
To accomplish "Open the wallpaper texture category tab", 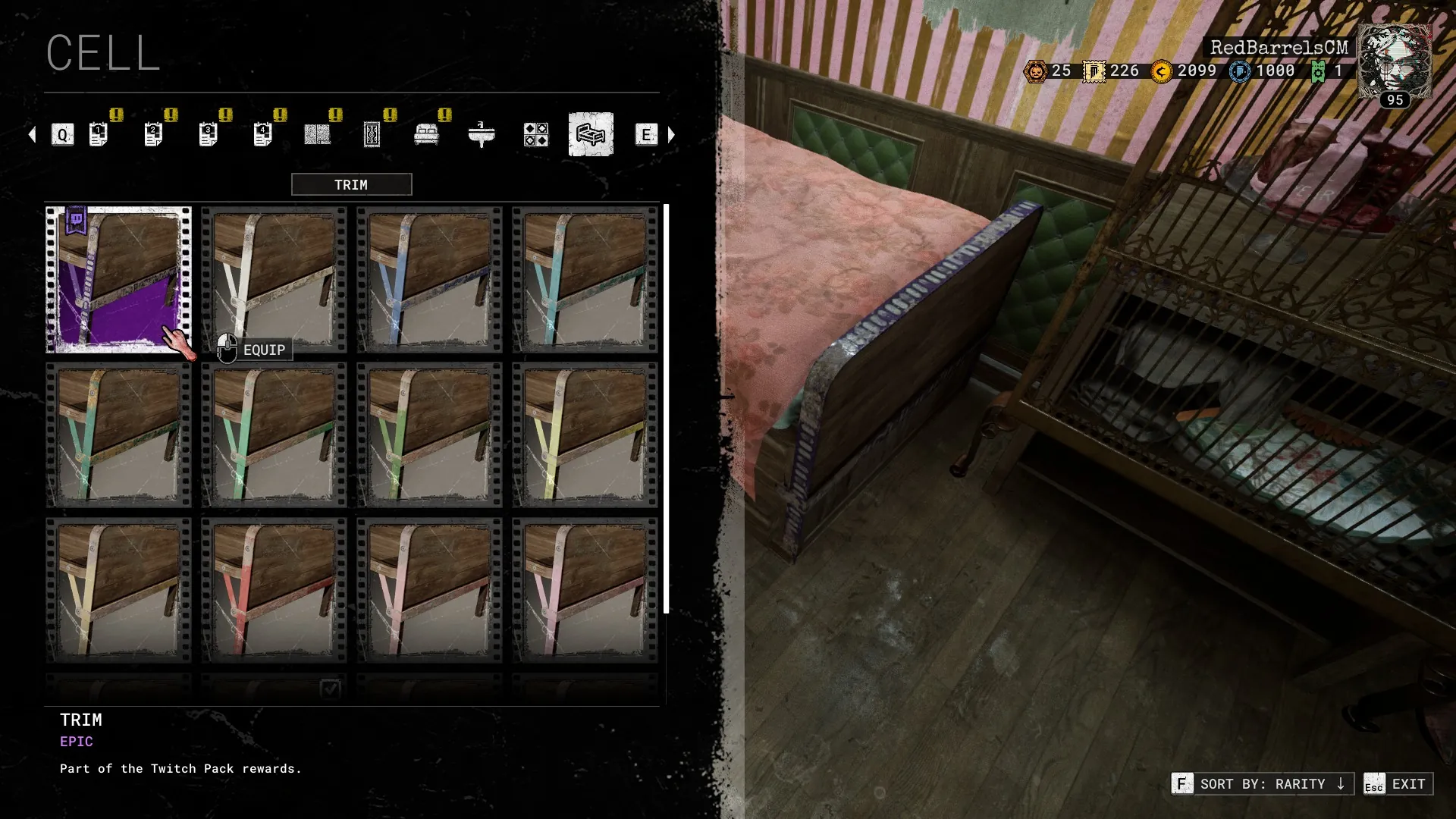I will [x=317, y=134].
